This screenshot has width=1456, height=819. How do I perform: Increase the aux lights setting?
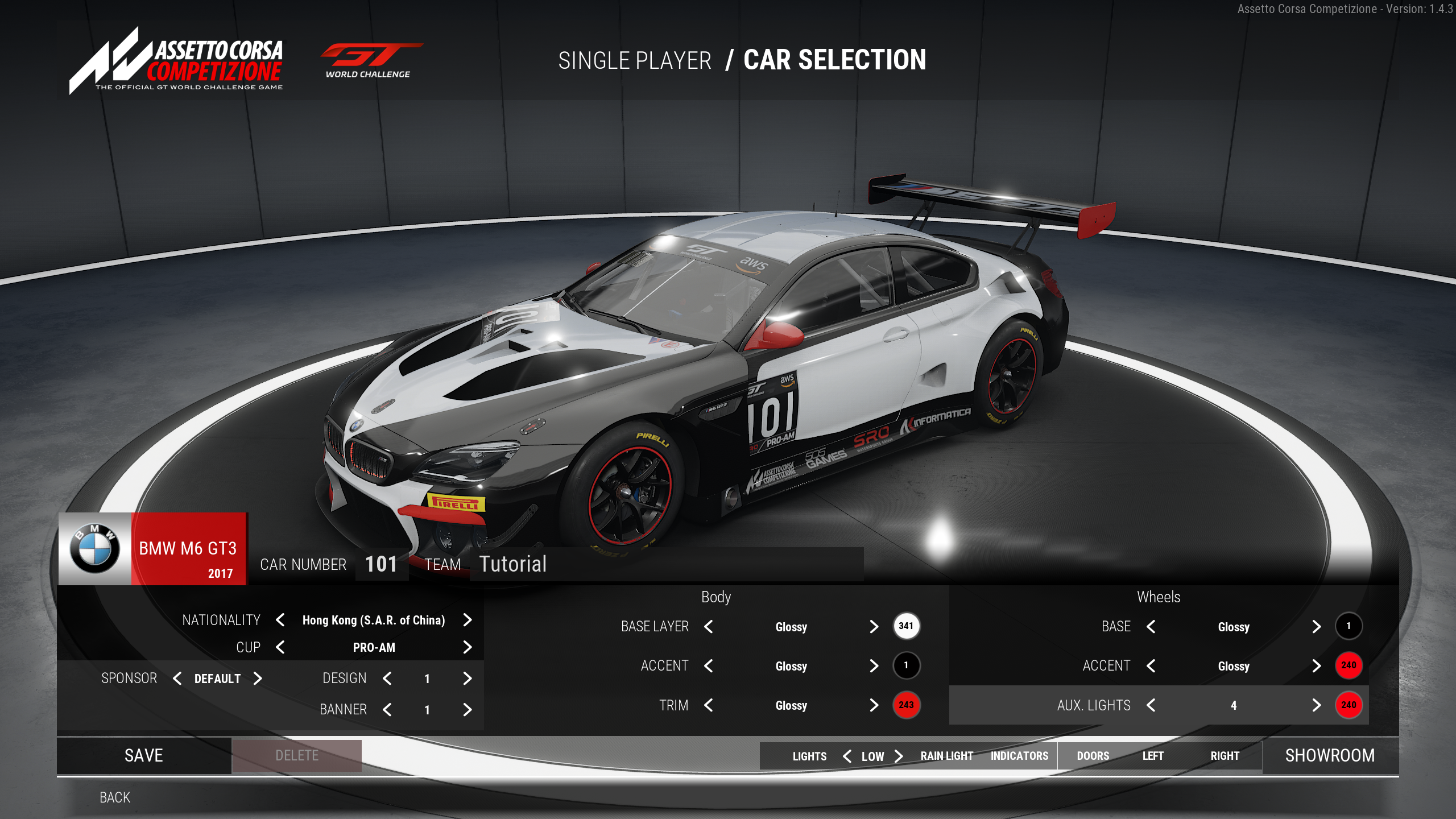(1317, 705)
